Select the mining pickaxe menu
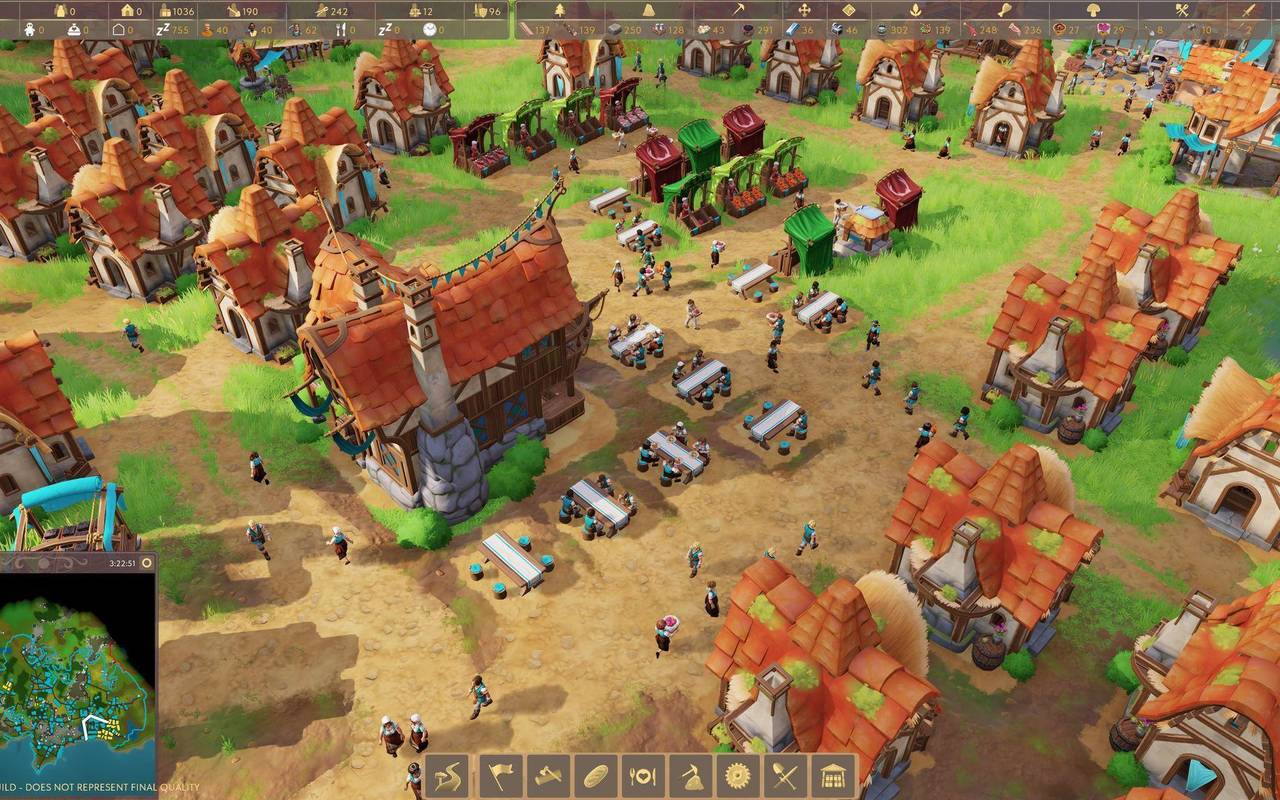Image resolution: width=1280 pixels, height=800 pixels. [x=690, y=775]
